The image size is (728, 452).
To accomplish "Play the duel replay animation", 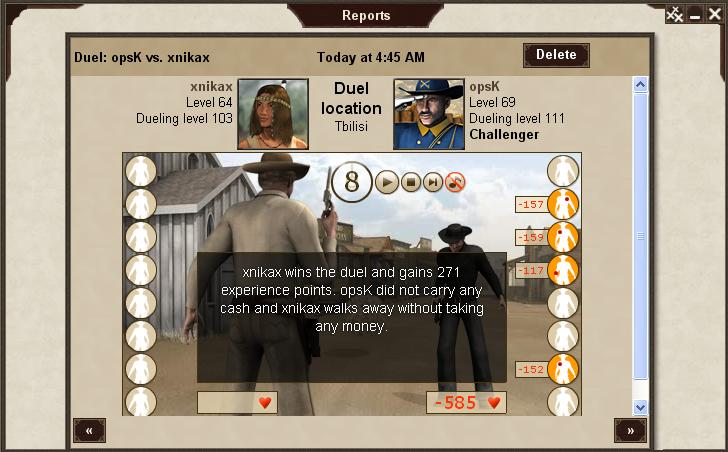I will (386, 182).
